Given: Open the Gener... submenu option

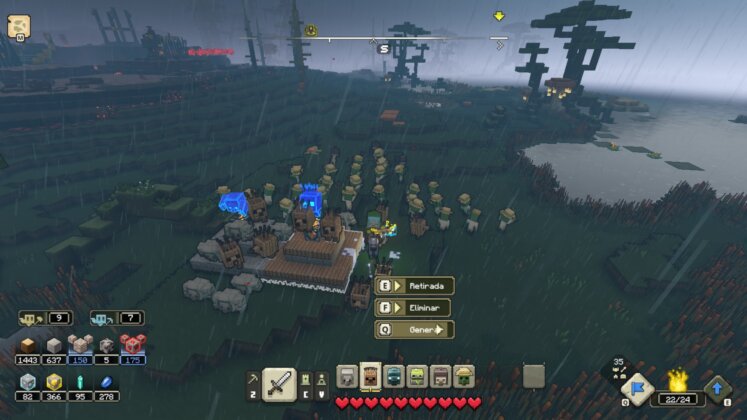Looking at the screenshot, I should (x=415, y=330).
